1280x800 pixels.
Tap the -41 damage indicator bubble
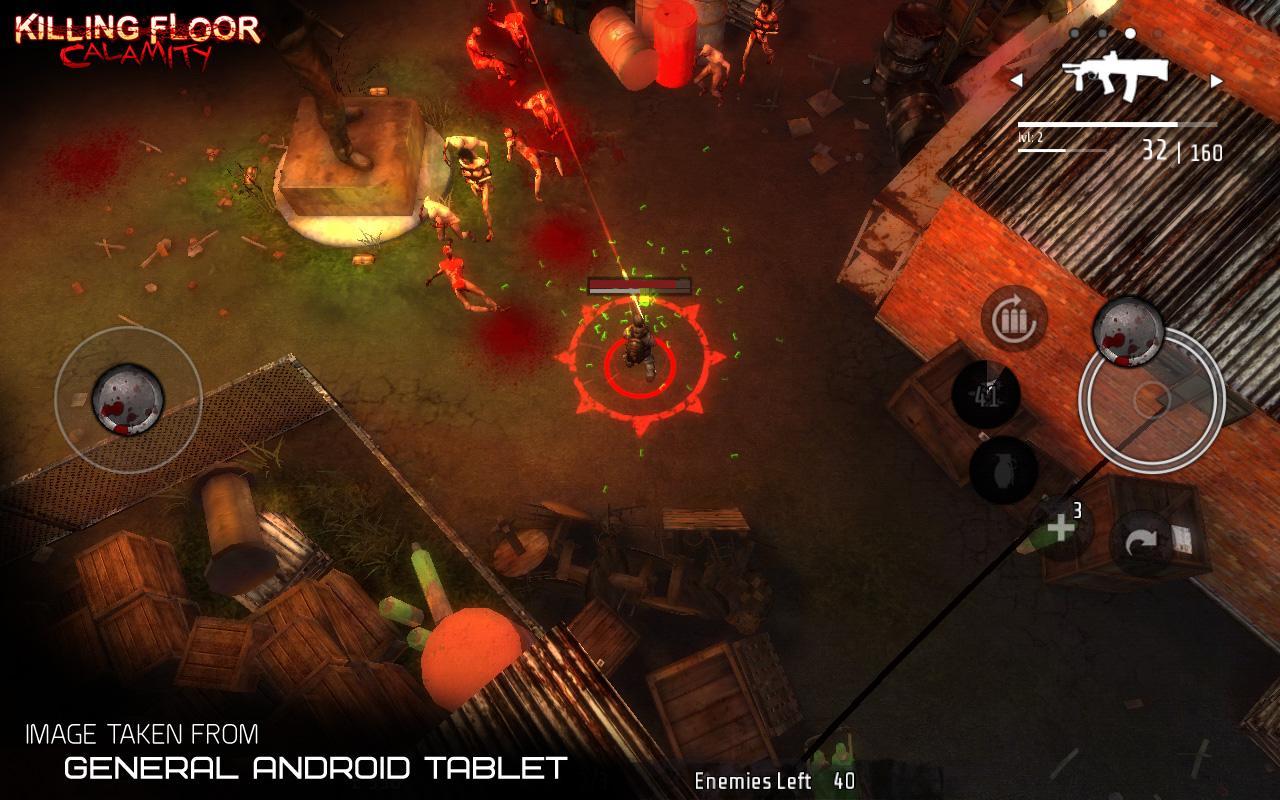click(987, 392)
